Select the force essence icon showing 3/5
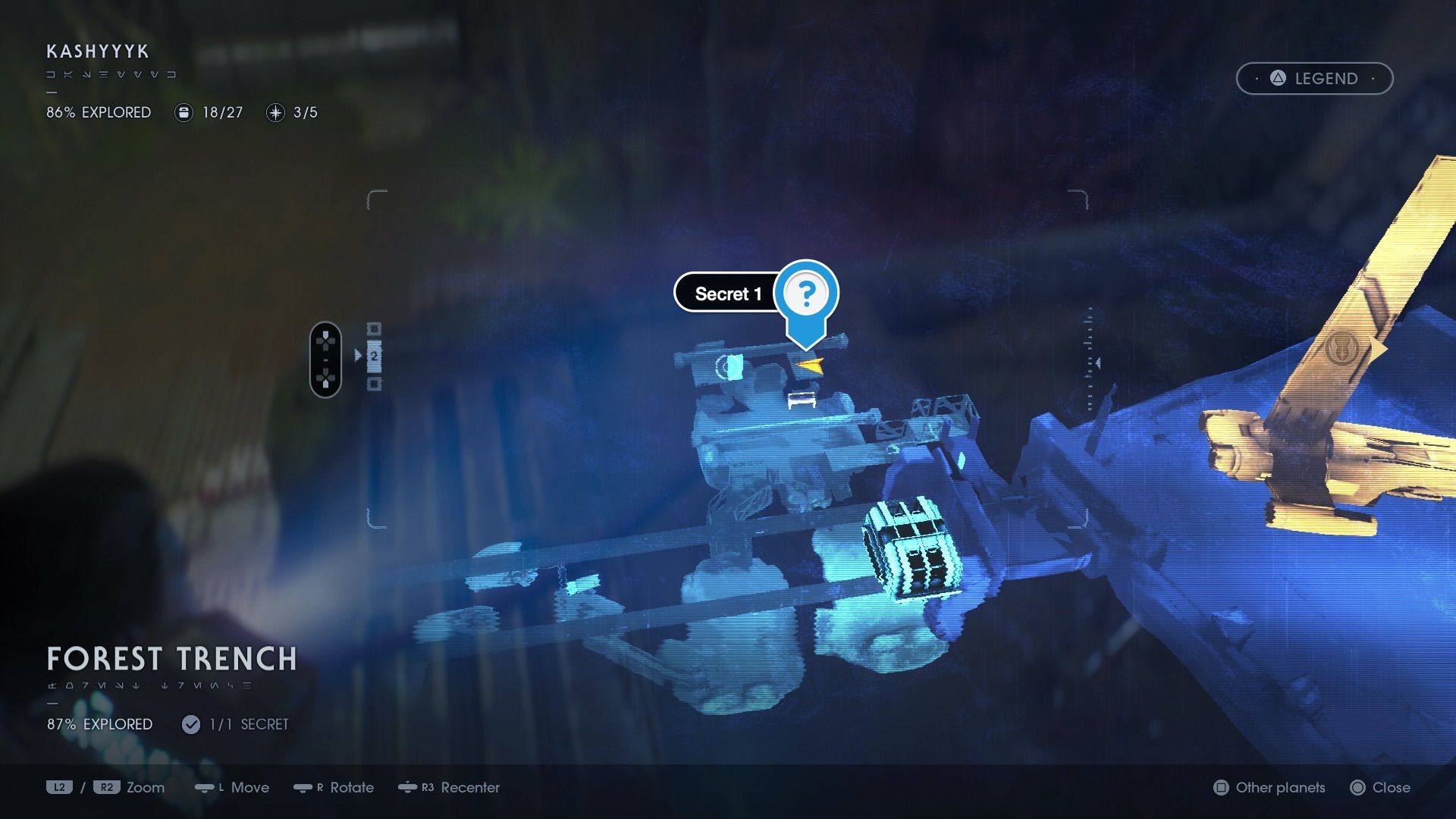 click(x=275, y=112)
